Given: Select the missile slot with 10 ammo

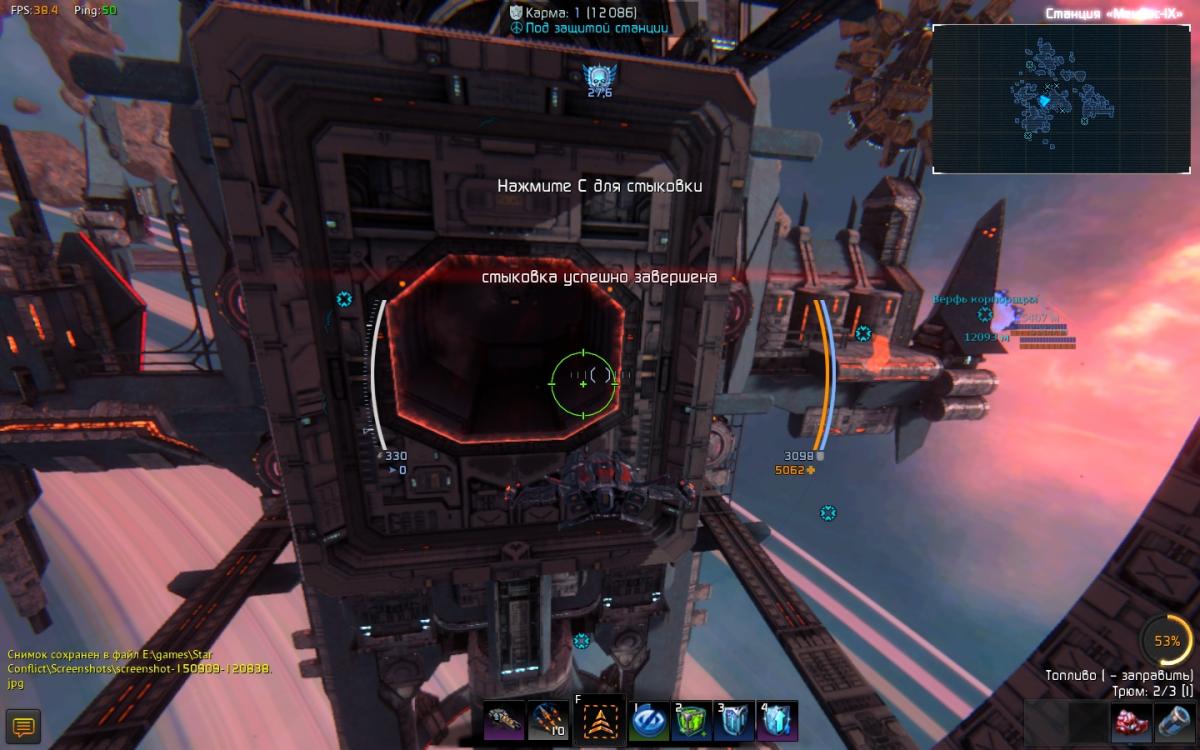Looking at the screenshot, I should 547,720.
